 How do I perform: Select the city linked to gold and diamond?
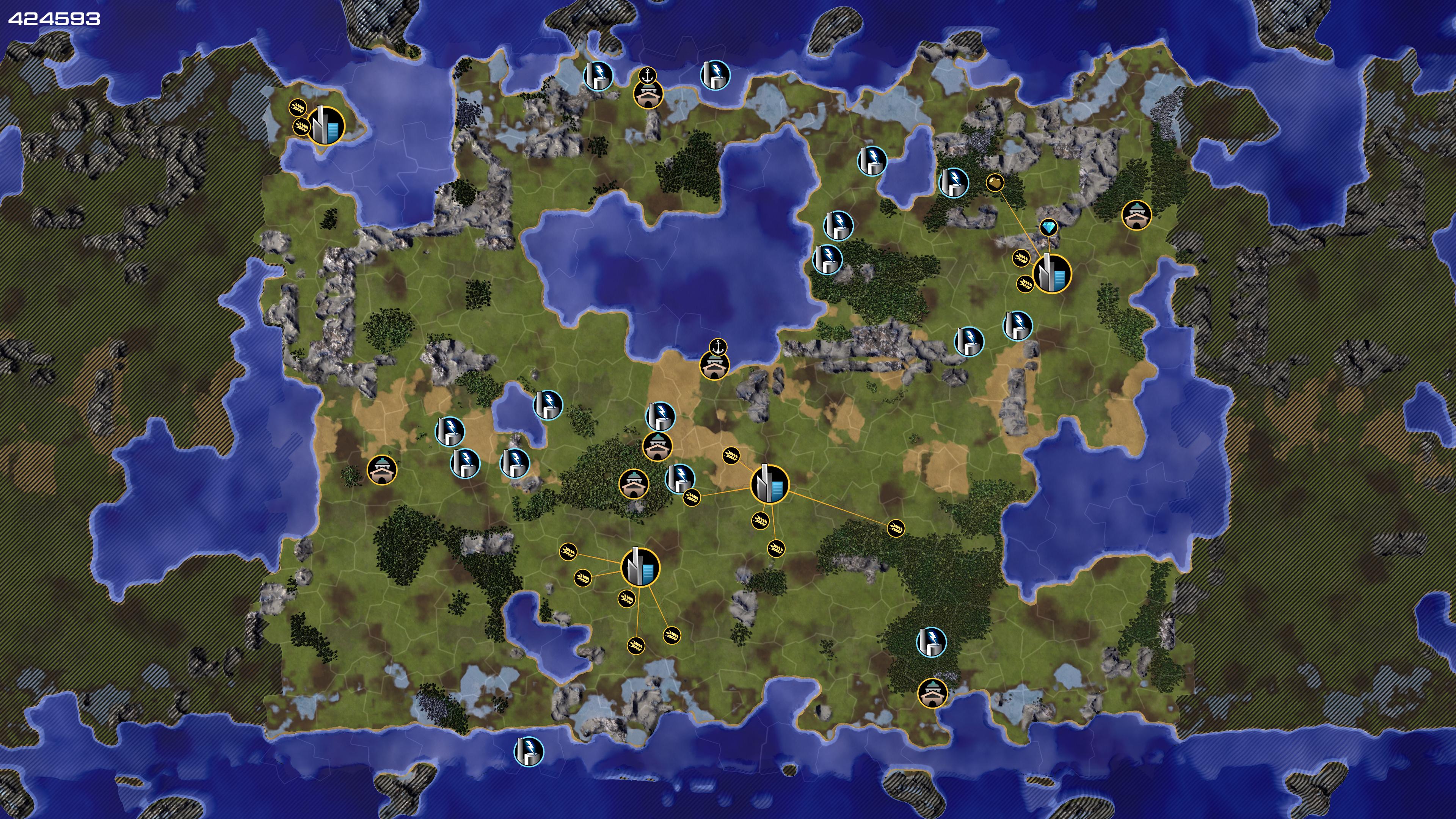click(x=1052, y=274)
